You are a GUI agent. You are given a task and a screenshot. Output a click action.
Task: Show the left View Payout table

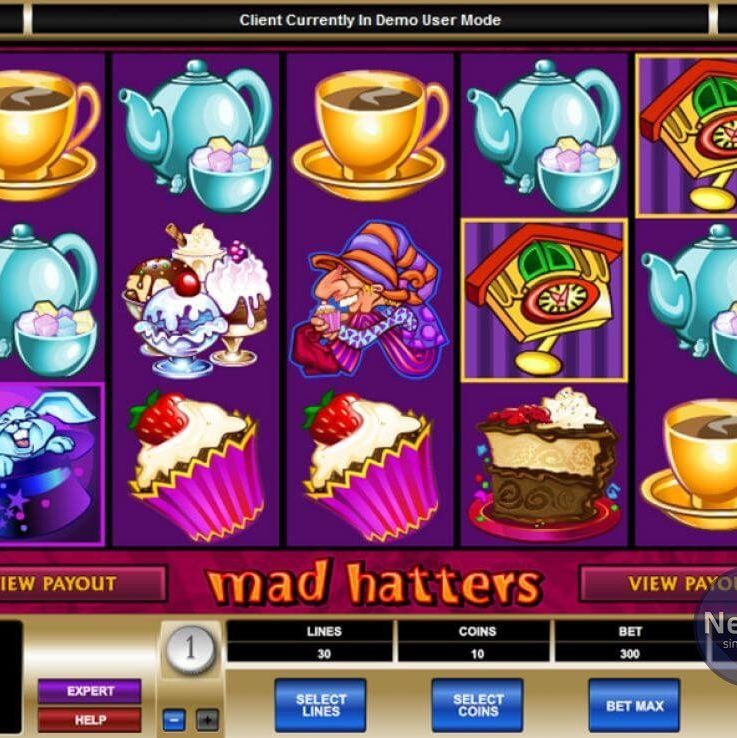80,583
